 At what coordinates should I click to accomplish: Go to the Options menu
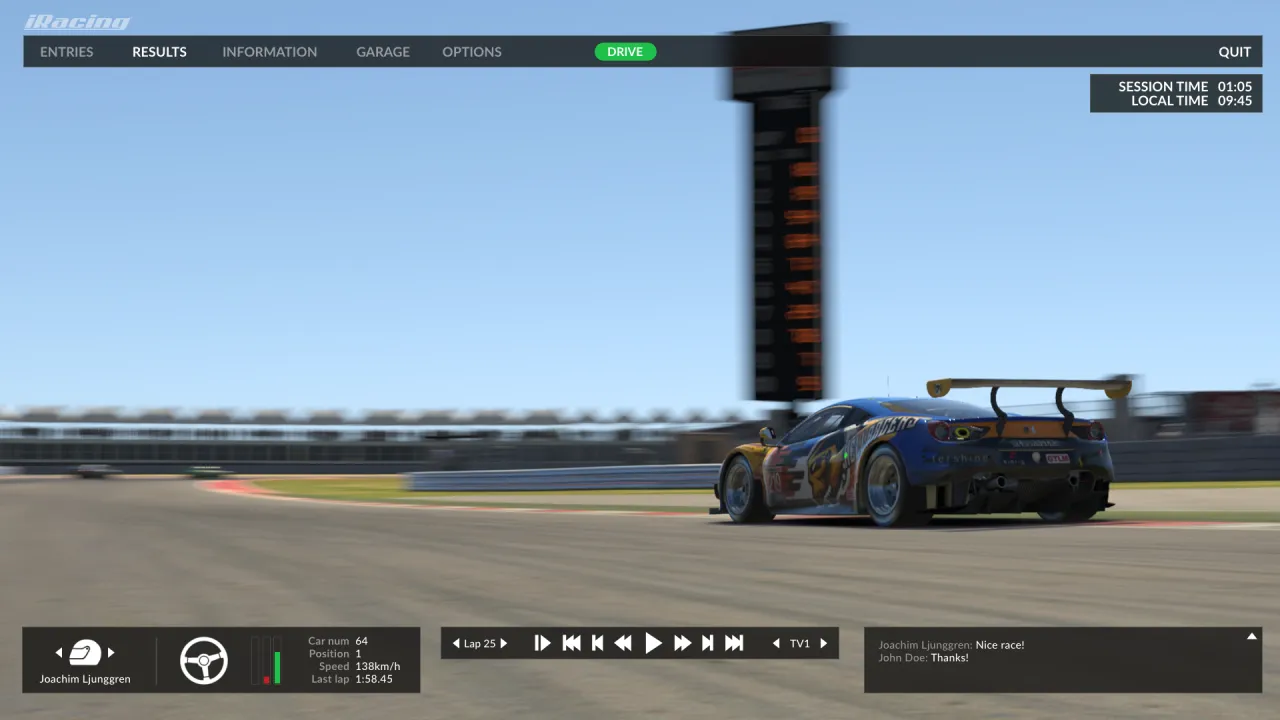coord(472,52)
